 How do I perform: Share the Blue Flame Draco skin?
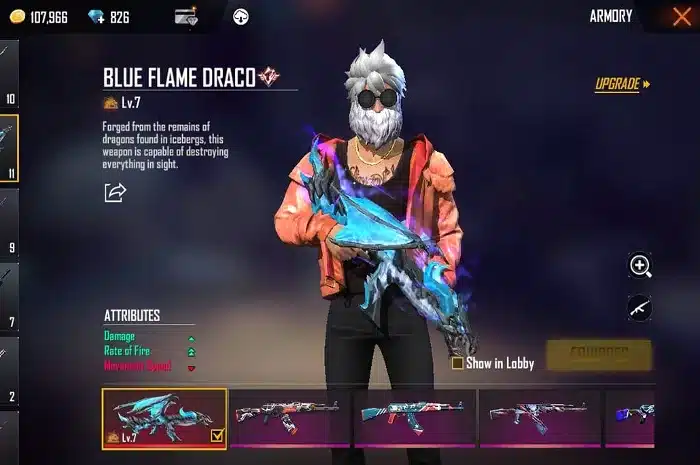pos(115,192)
